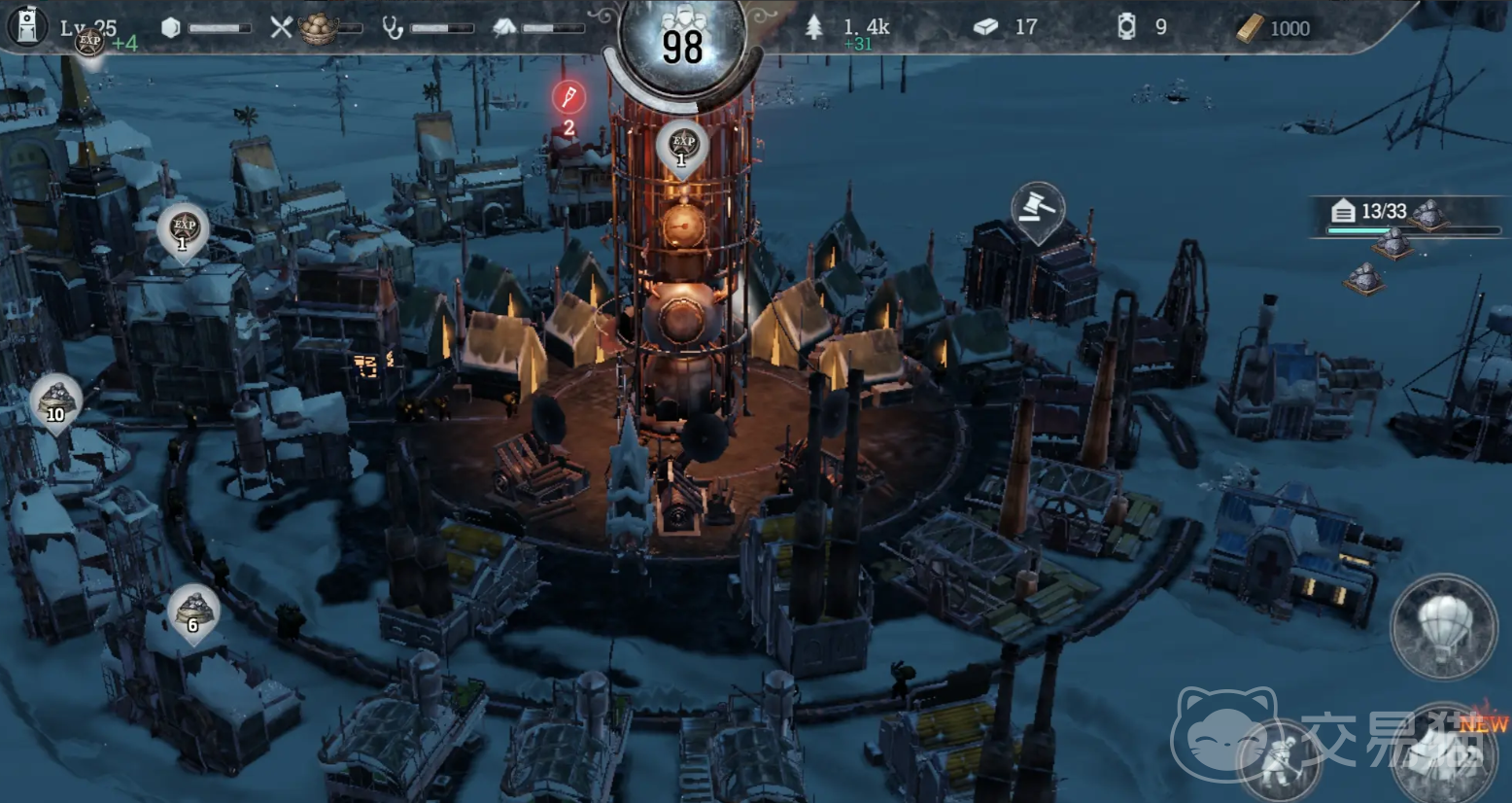Tap the wood resource tree icon
The width and height of the screenshot is (1512, 803).
click(814, 27)
